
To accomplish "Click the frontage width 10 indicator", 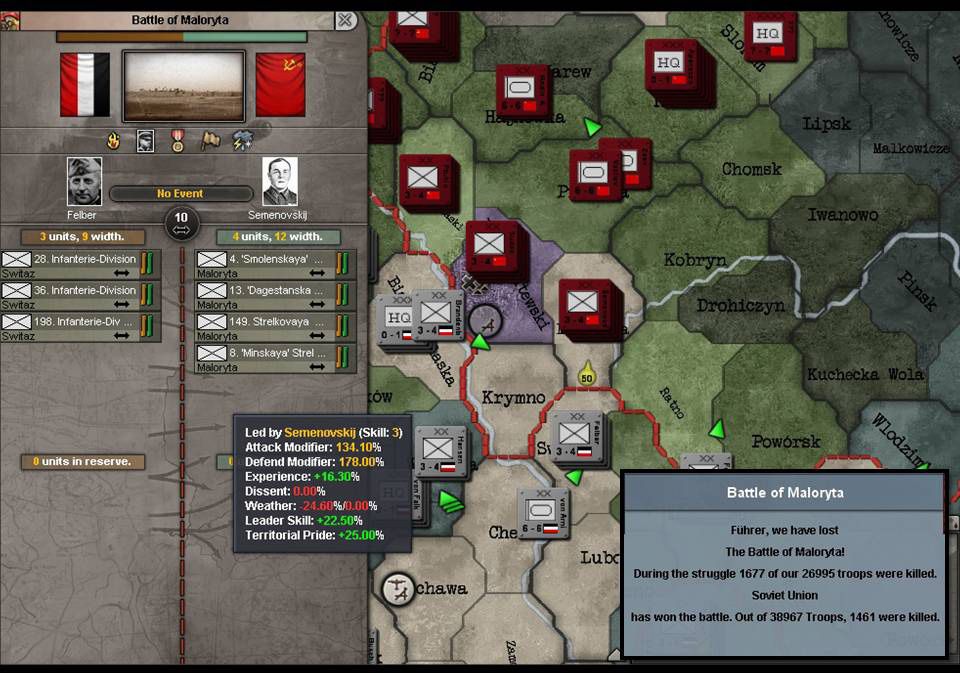I will coord(181,222).
